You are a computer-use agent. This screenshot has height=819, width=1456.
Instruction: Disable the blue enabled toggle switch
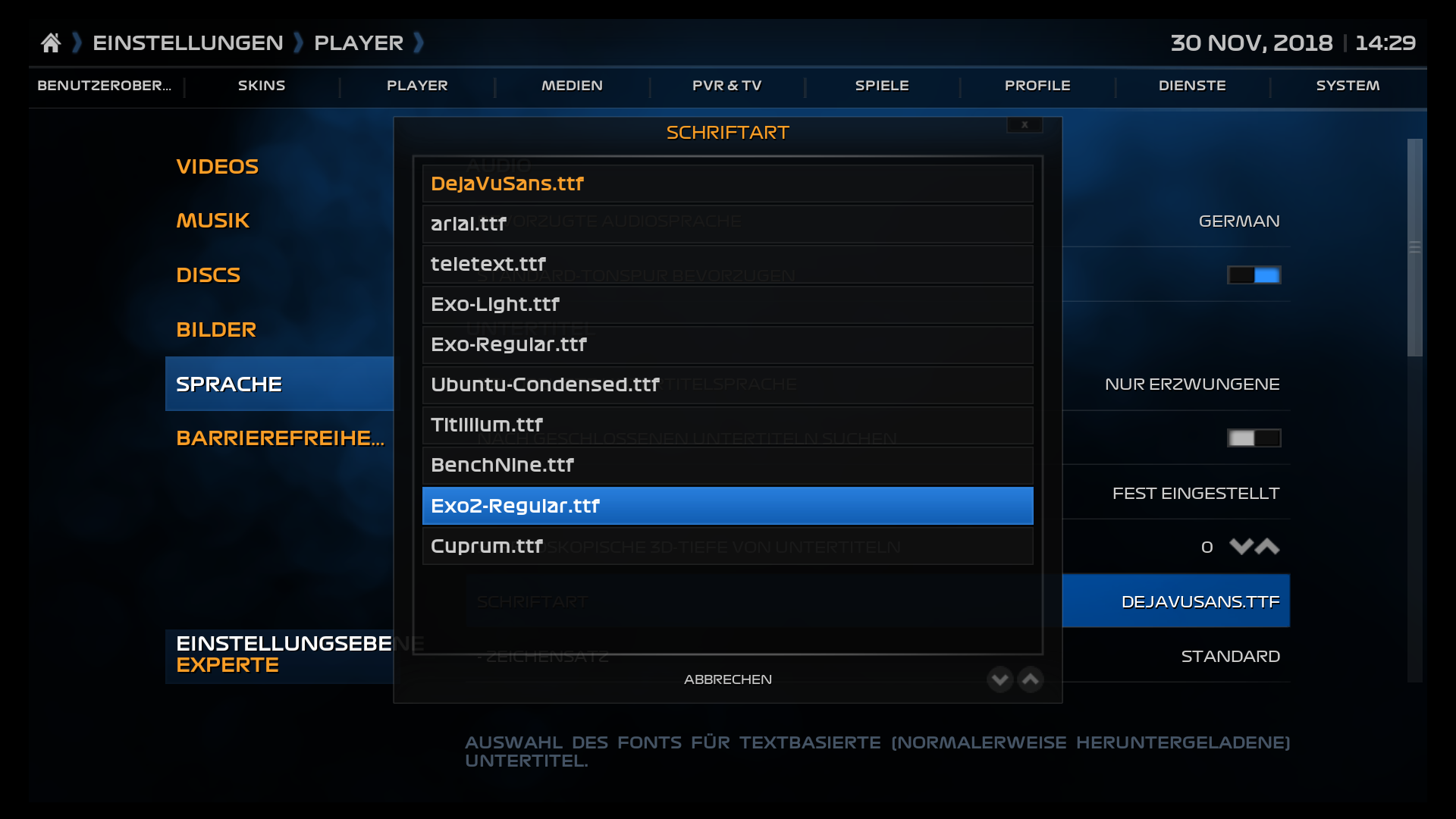[x=1254, y=275]
